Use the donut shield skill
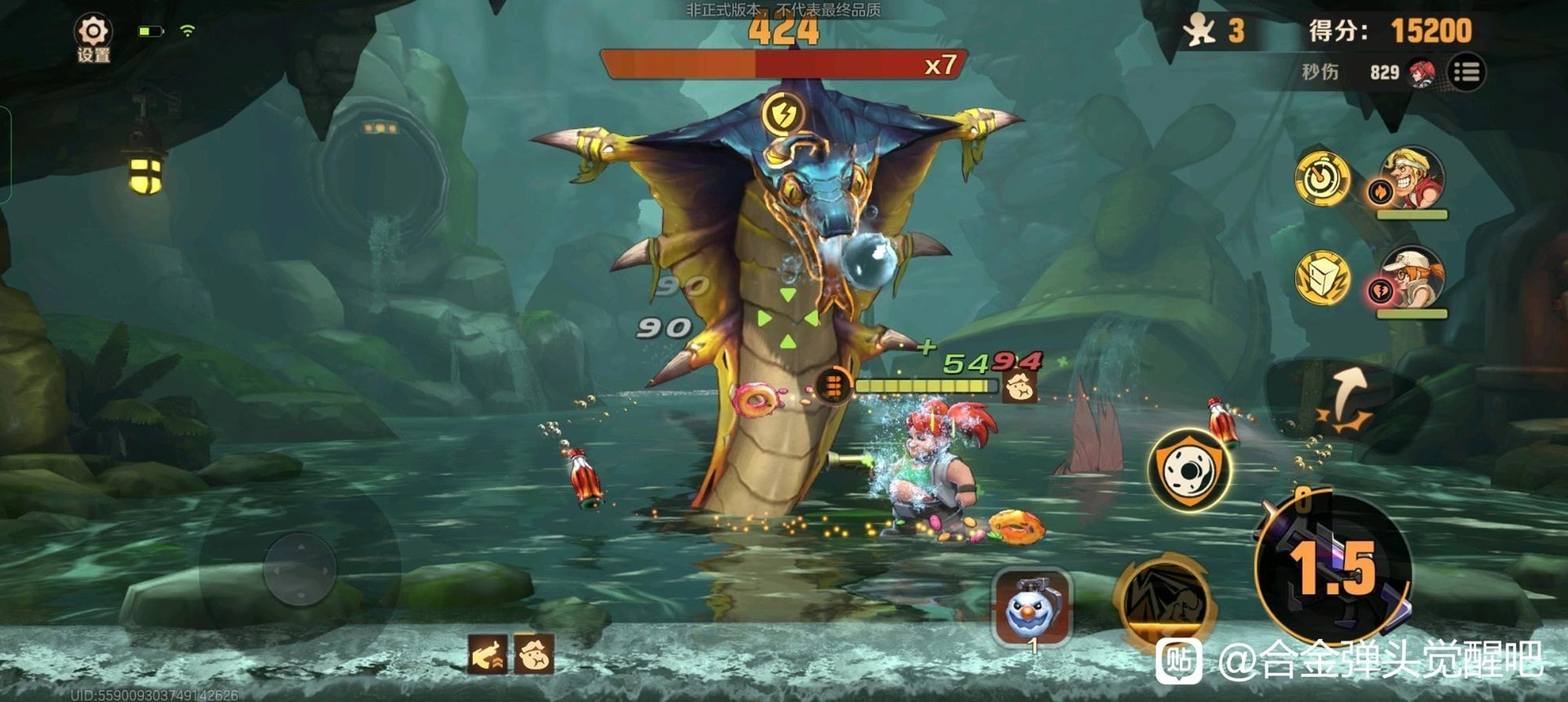This screenshot has width=1568, height=702. point(1189,469)
